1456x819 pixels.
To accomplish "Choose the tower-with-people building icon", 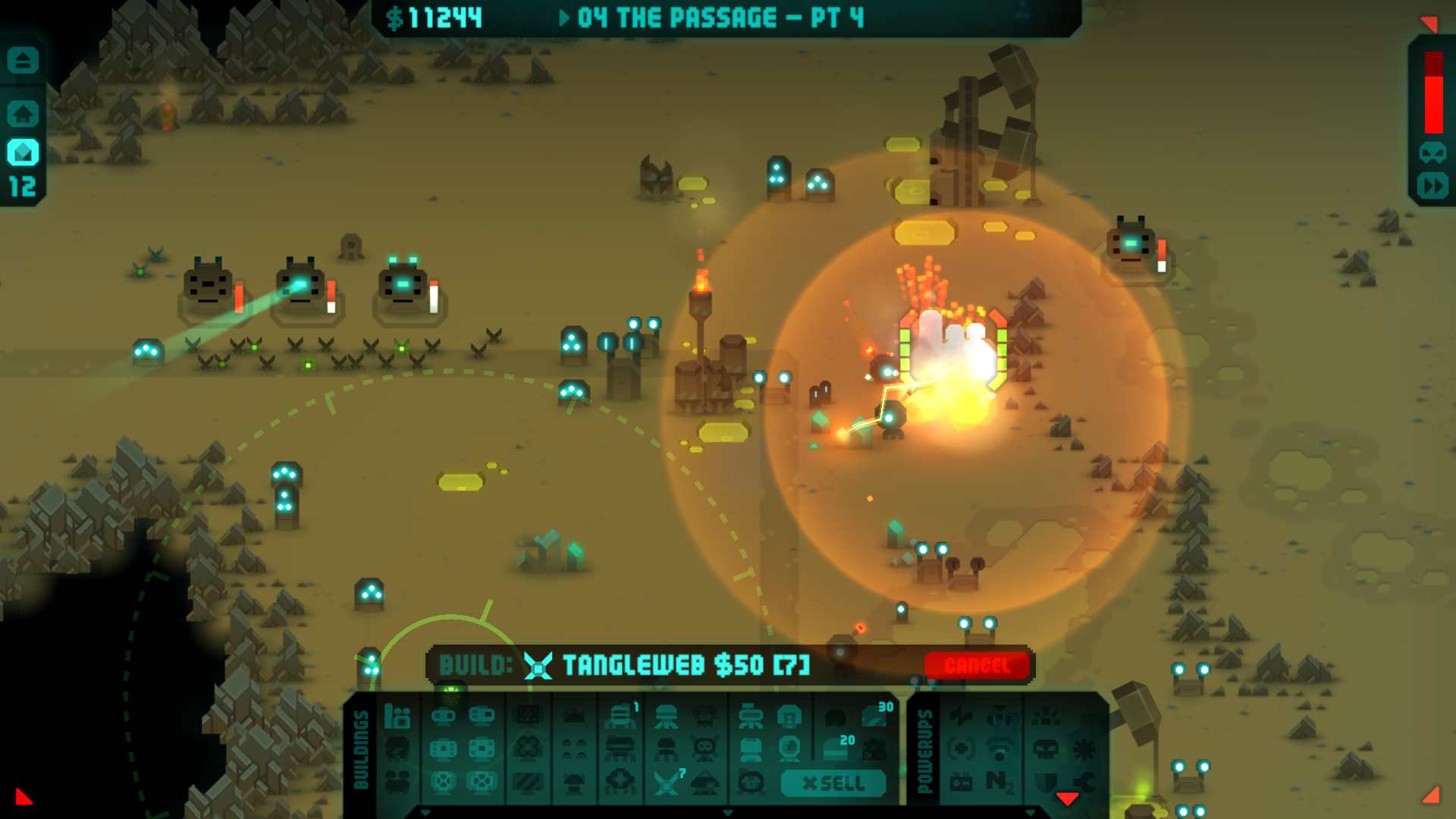I will (397, 715).
